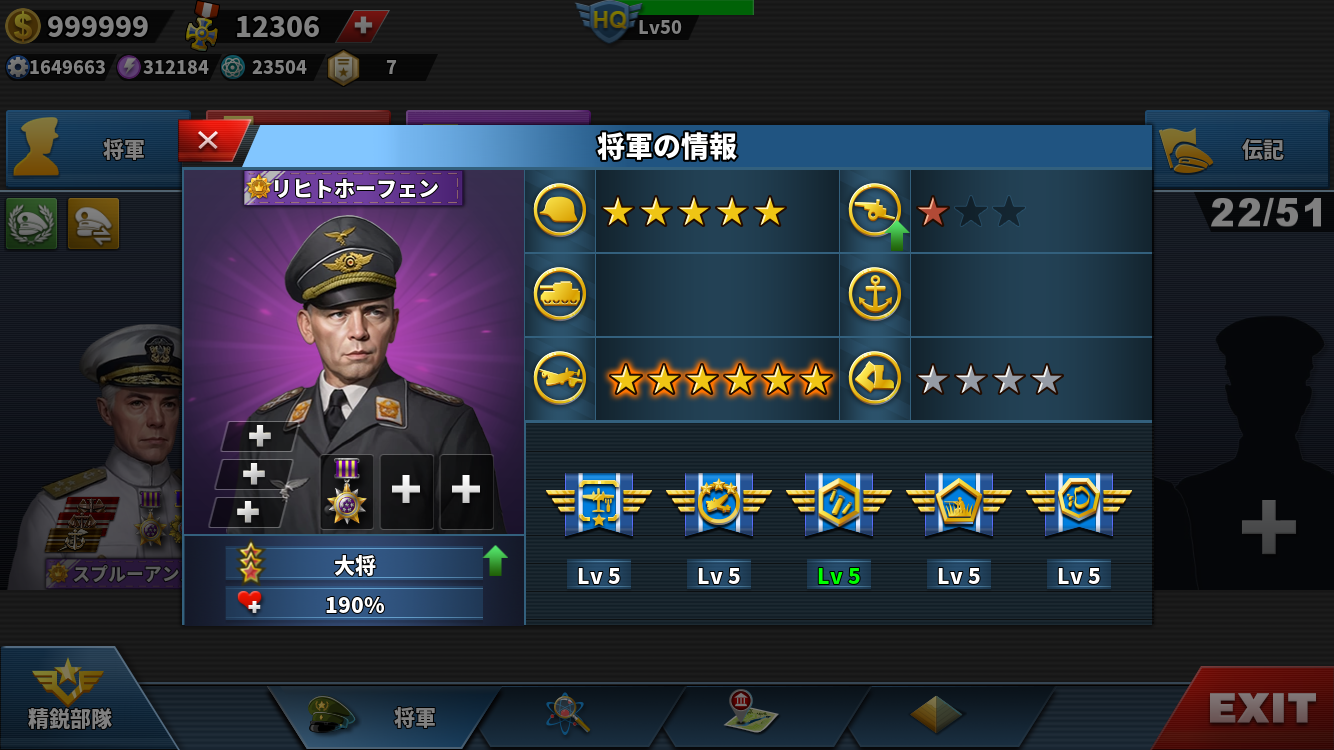Open the golden pyramid tab
This screenshot has height=750, width=1334.
pyautogui.click(x=936, y=714)
